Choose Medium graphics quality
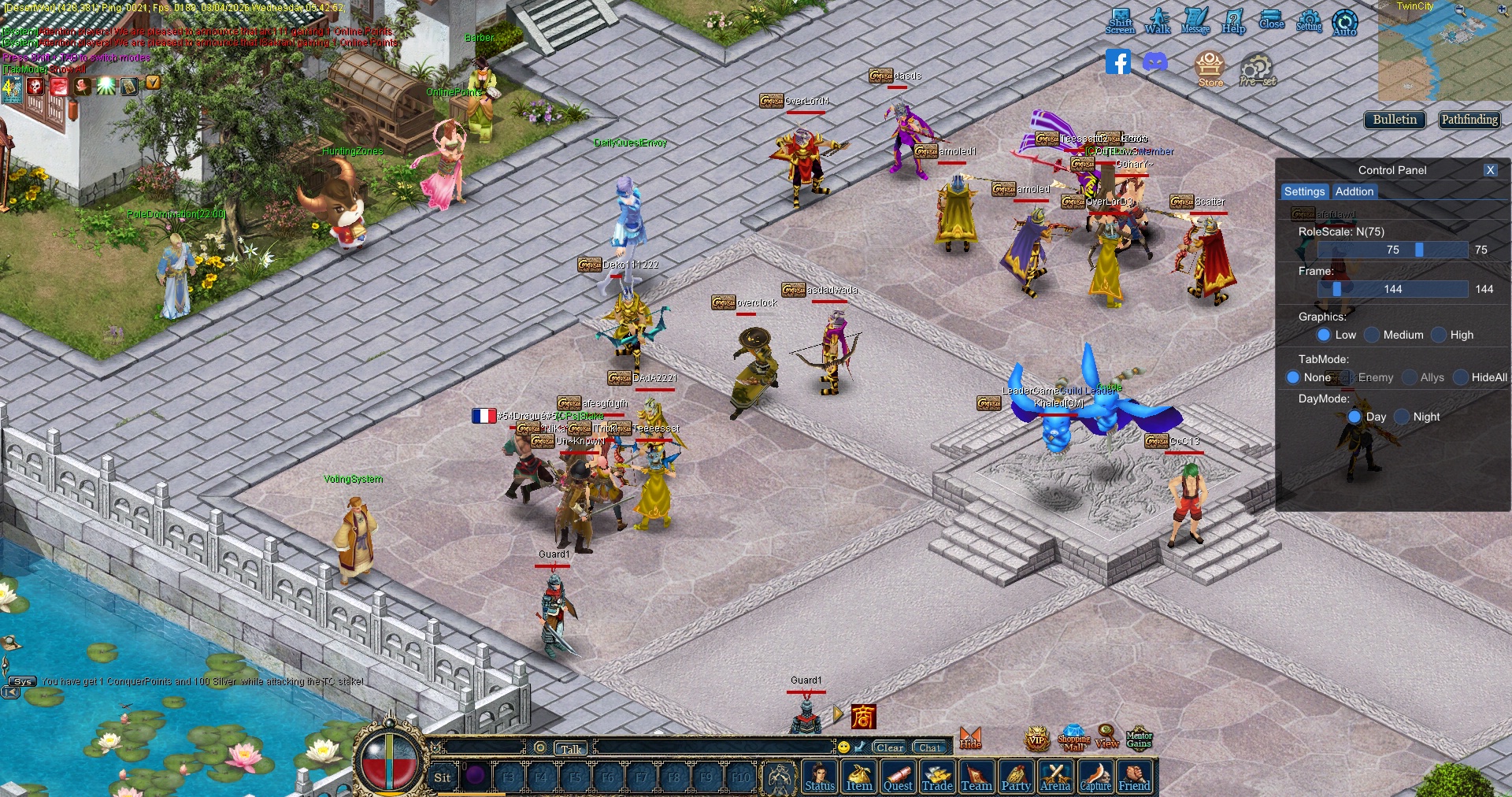Viewport: 1512px width, 797px height. (x=1372, y=335)
